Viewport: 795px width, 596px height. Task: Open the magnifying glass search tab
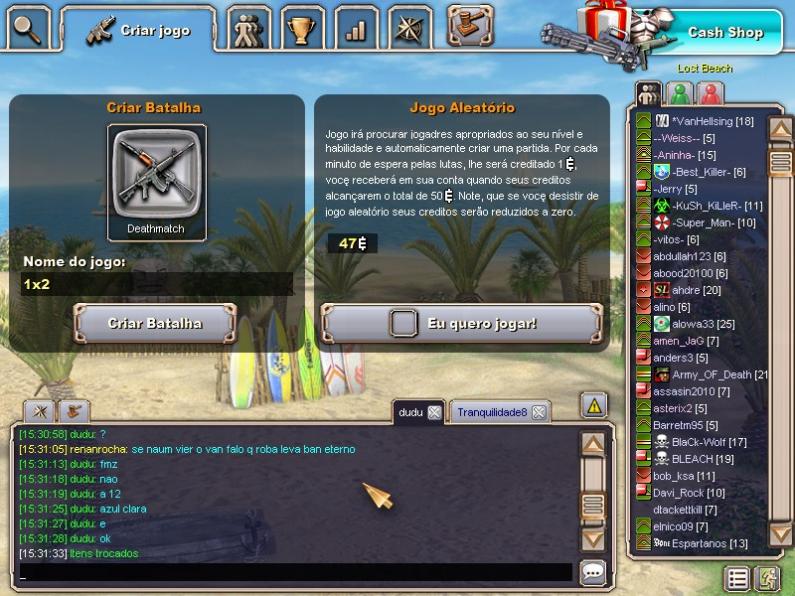pos(27,27)
